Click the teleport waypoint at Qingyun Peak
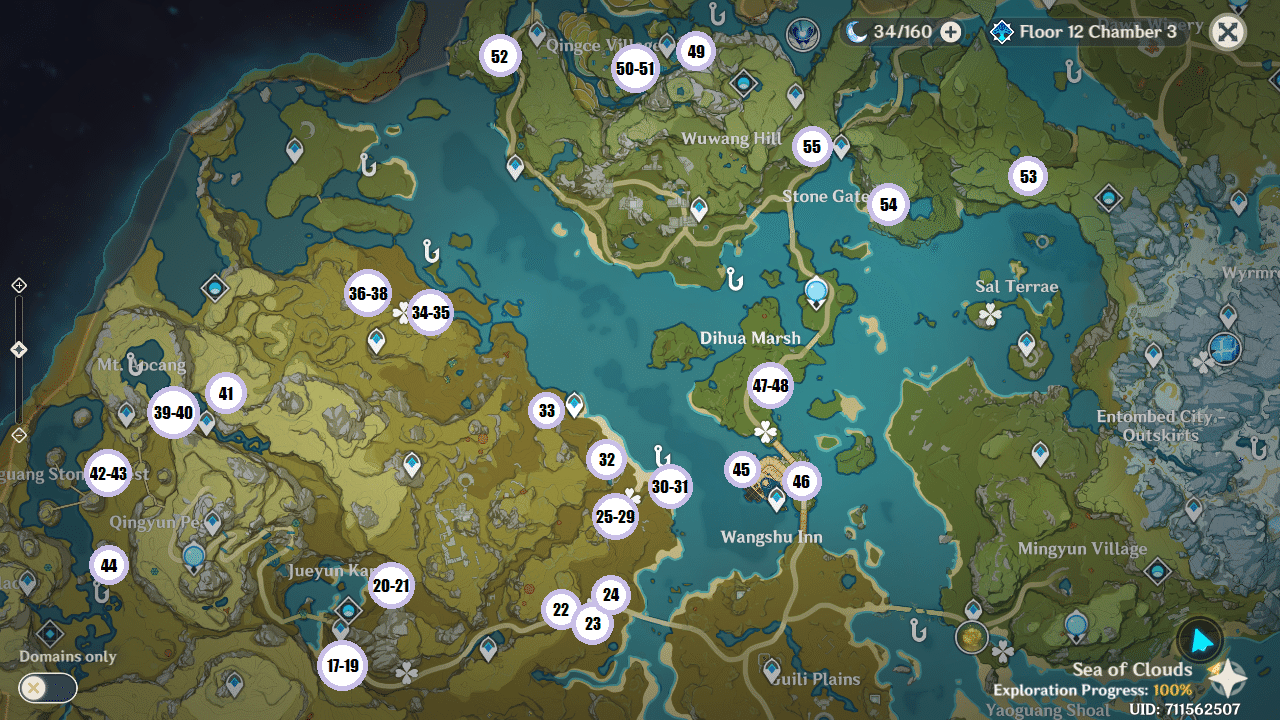This screenshot has width=1280, height=720. click(212, 521)
